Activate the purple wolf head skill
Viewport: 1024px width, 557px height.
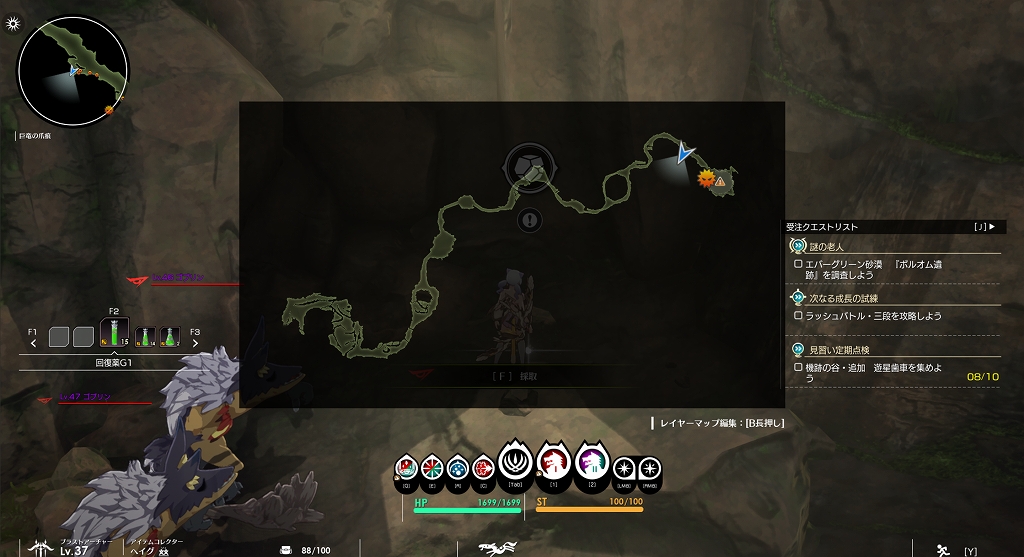coord(590,463)
